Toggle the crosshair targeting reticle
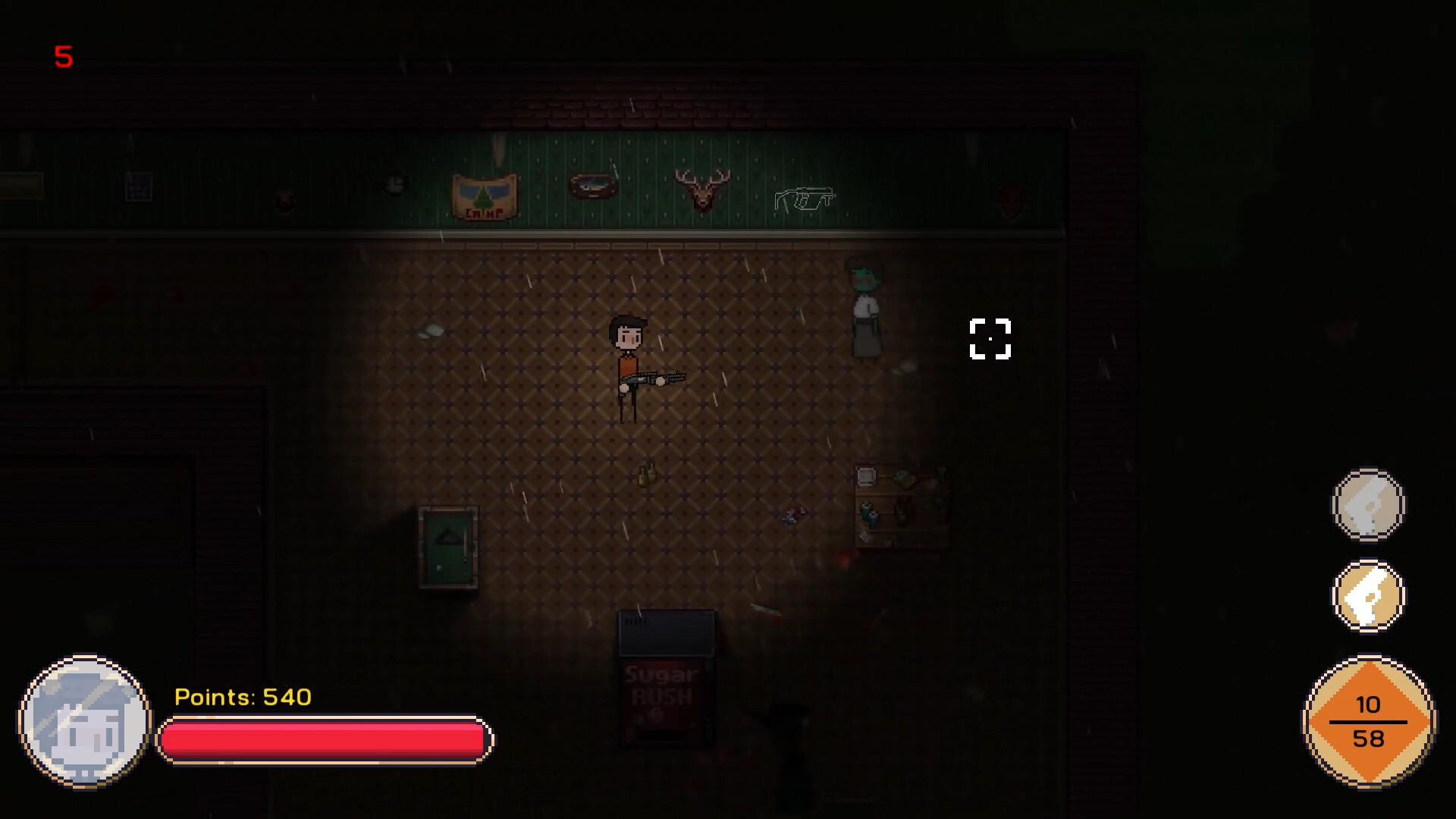This screenshot has height=819, width=1456. click(x=990, y=339)
